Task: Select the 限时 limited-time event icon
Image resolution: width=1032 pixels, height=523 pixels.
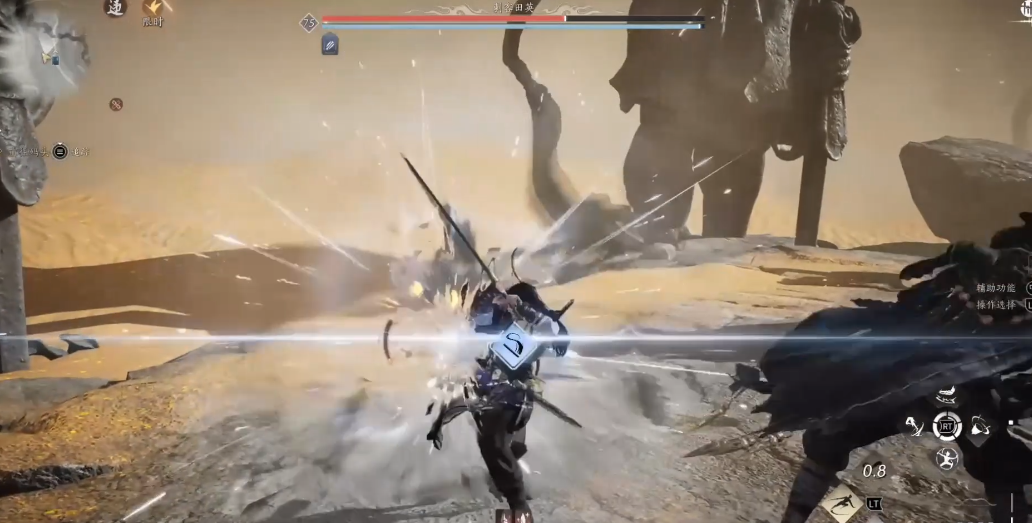Action: [153, 10]
